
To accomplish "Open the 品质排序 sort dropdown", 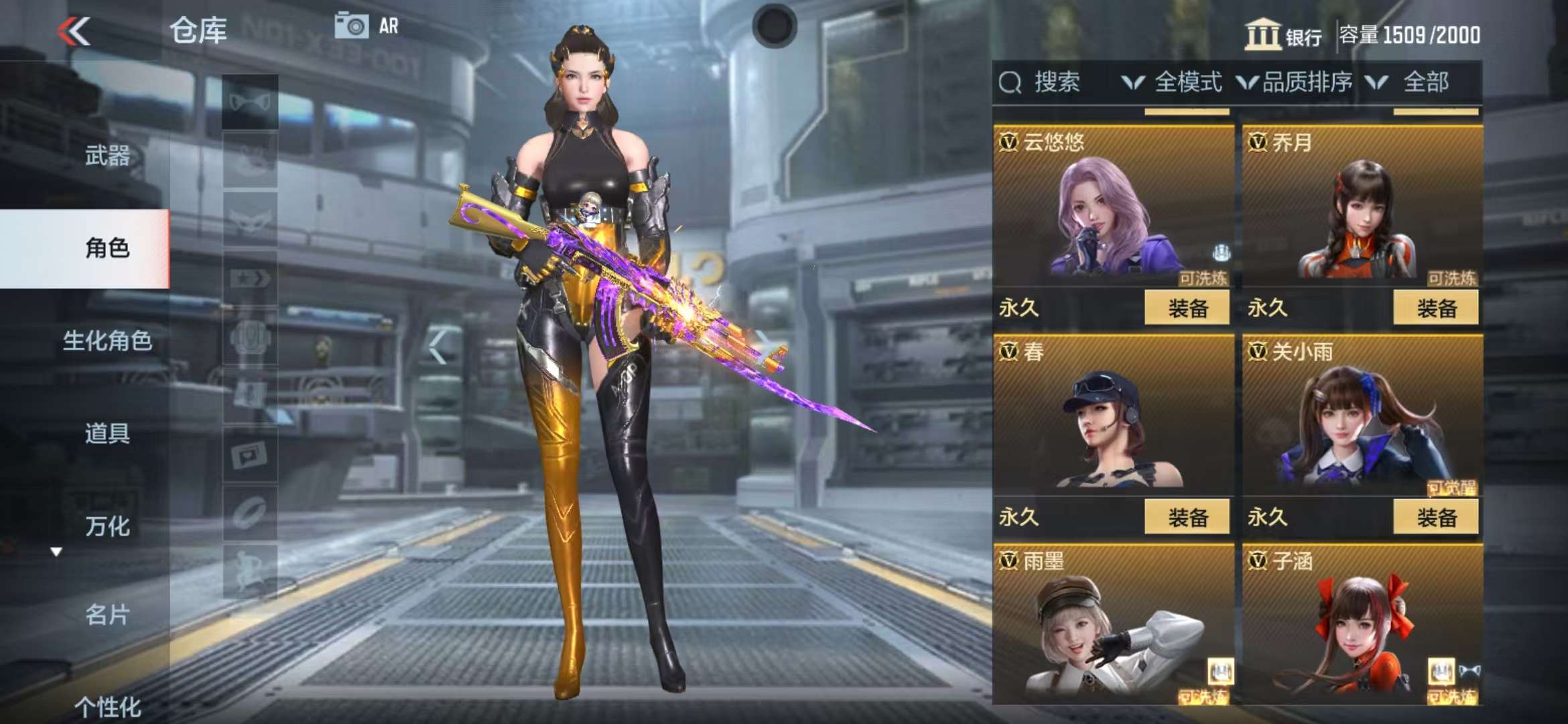I will (x=1295, y=82).
